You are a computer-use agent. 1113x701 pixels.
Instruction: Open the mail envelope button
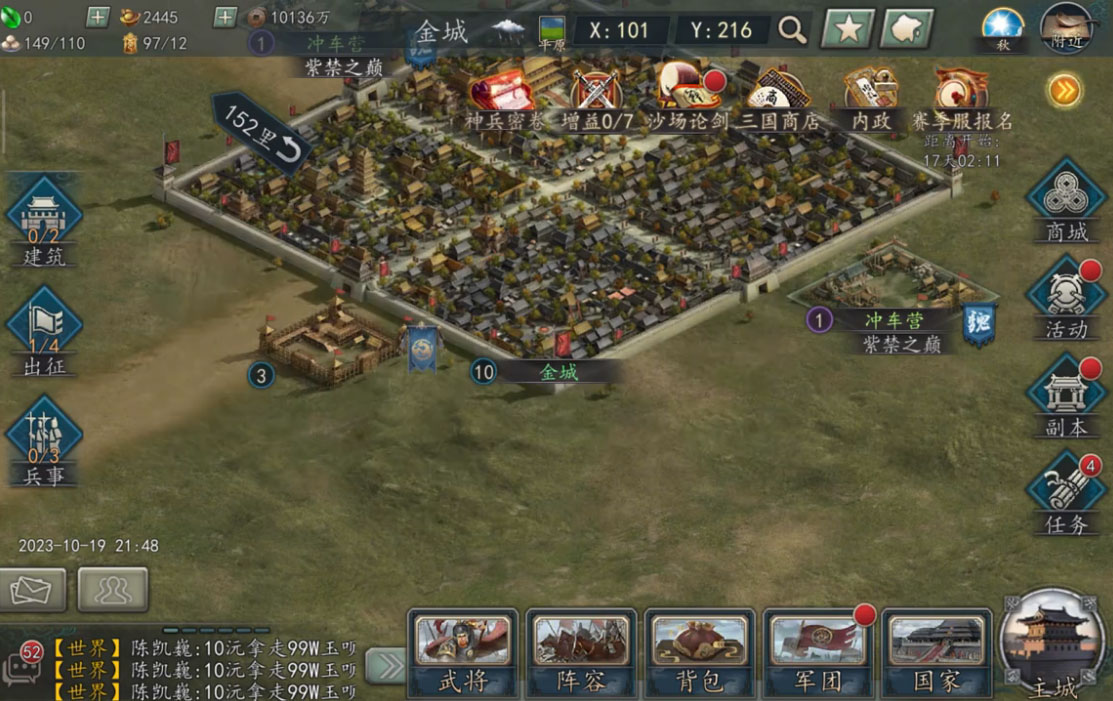tap(33, 589)
